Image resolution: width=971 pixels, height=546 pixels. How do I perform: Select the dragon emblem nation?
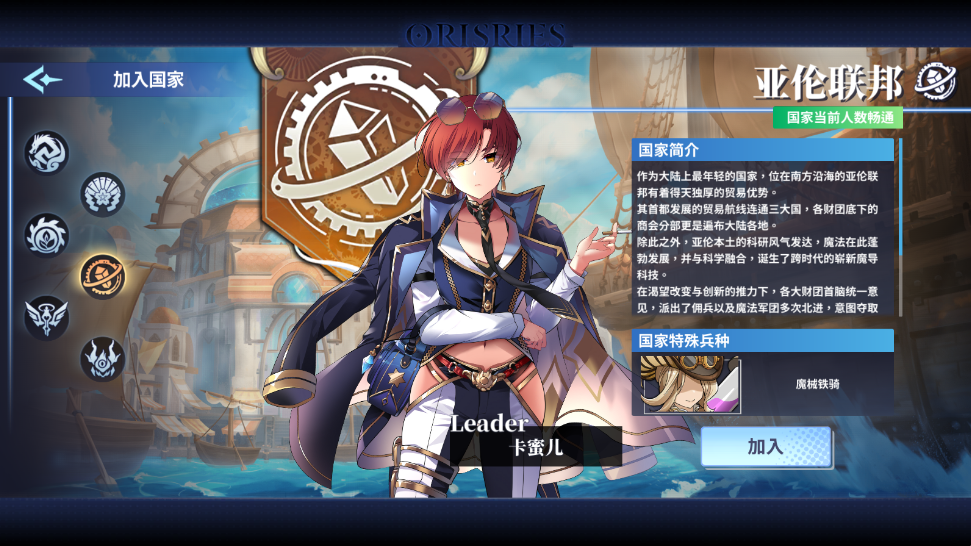click(47, 153)
